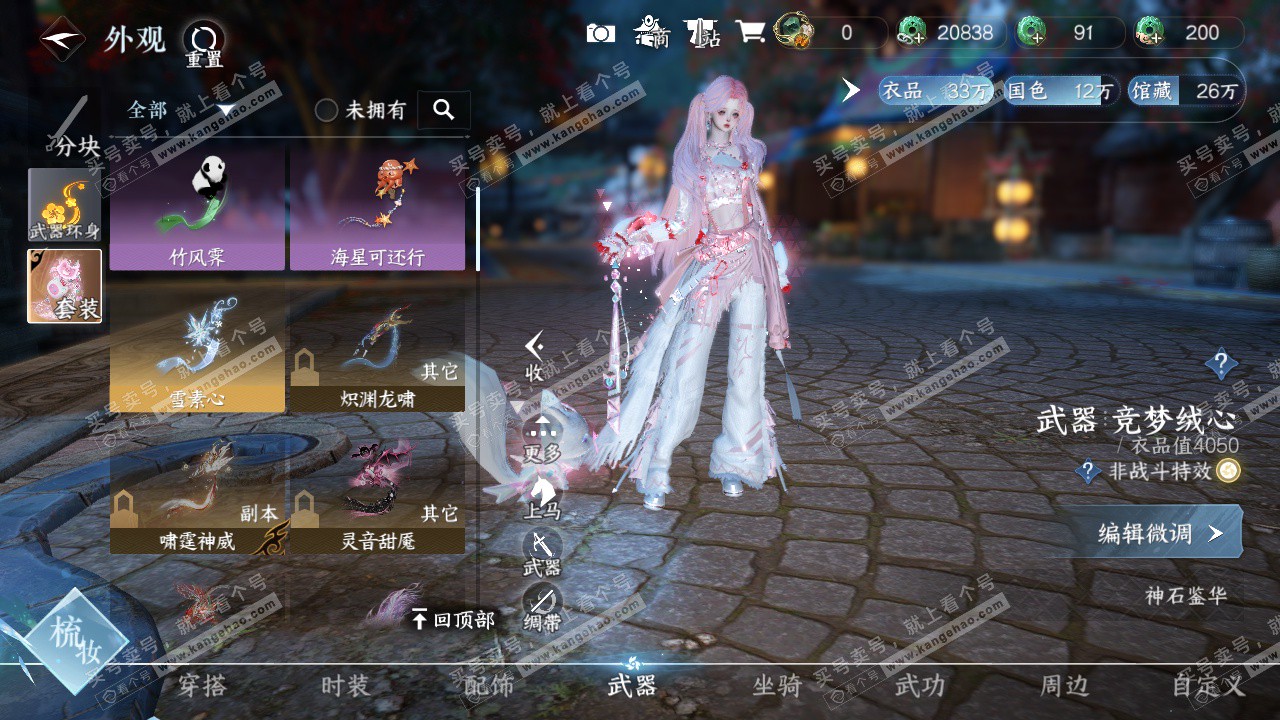The image size is (1280, 720).
Task: Open the camera photo mode icon
Action: 600,33
